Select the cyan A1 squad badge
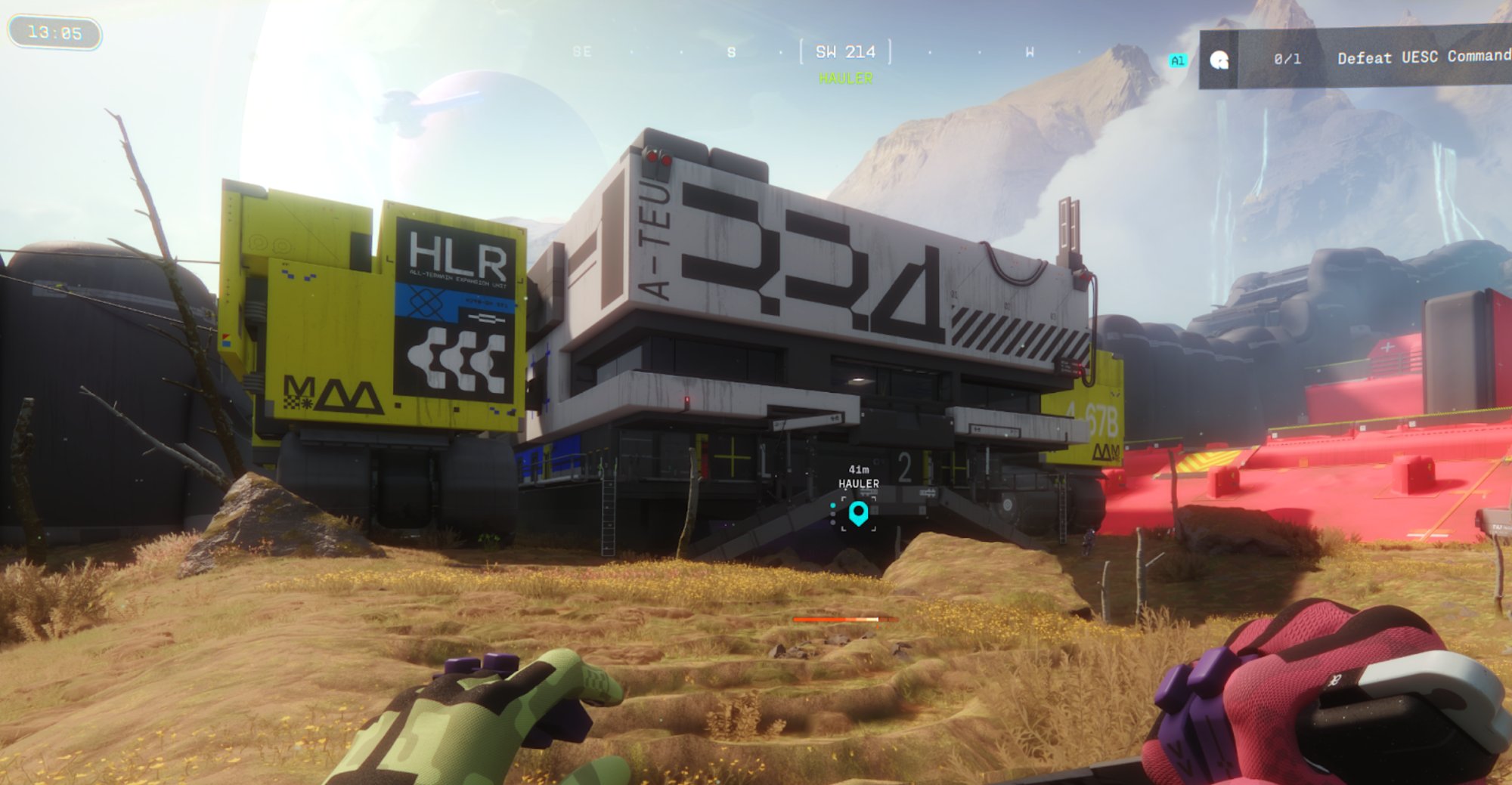1512x785 pixels. 1178,60
